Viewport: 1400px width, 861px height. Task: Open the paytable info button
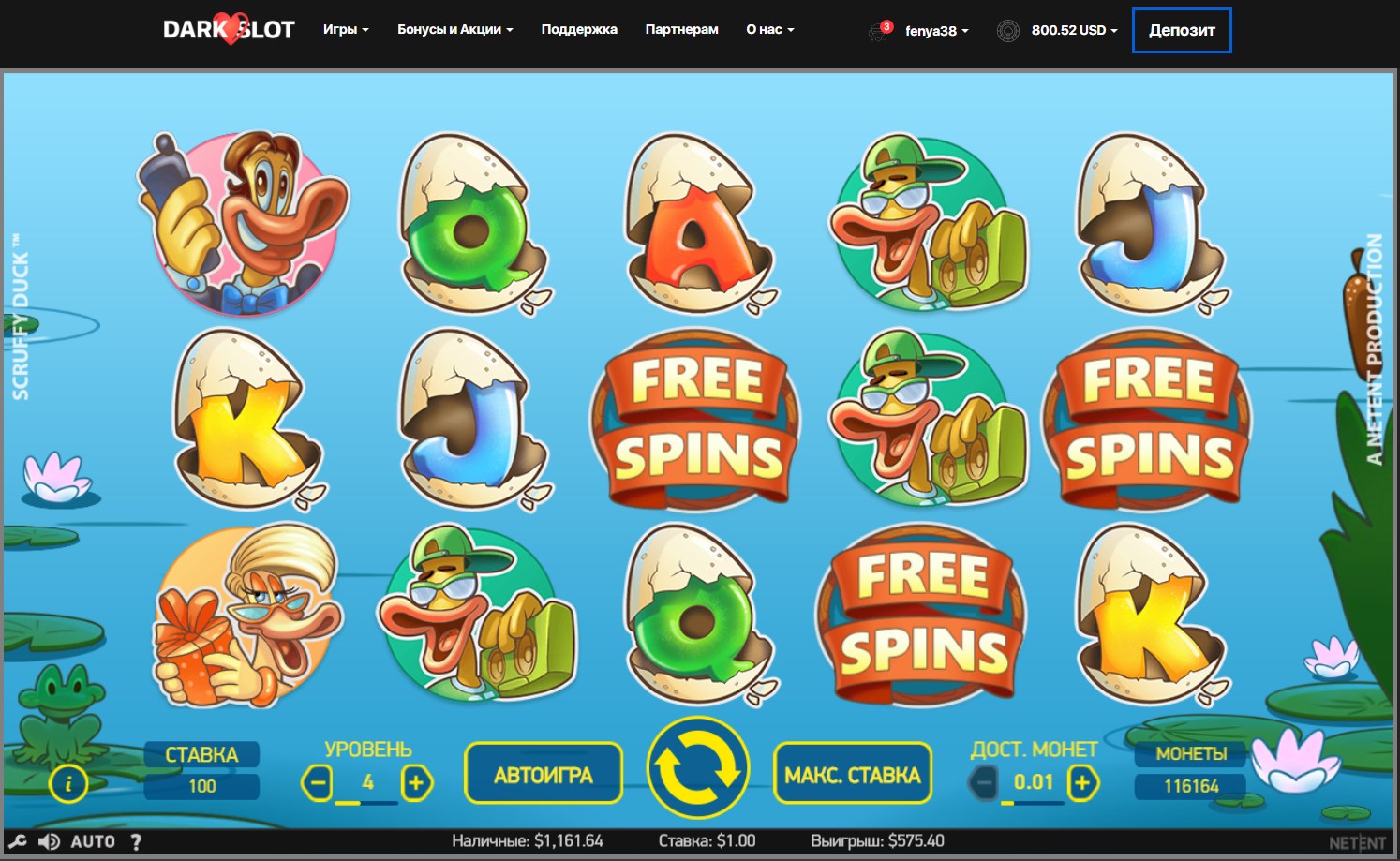(x=68, y=784)
